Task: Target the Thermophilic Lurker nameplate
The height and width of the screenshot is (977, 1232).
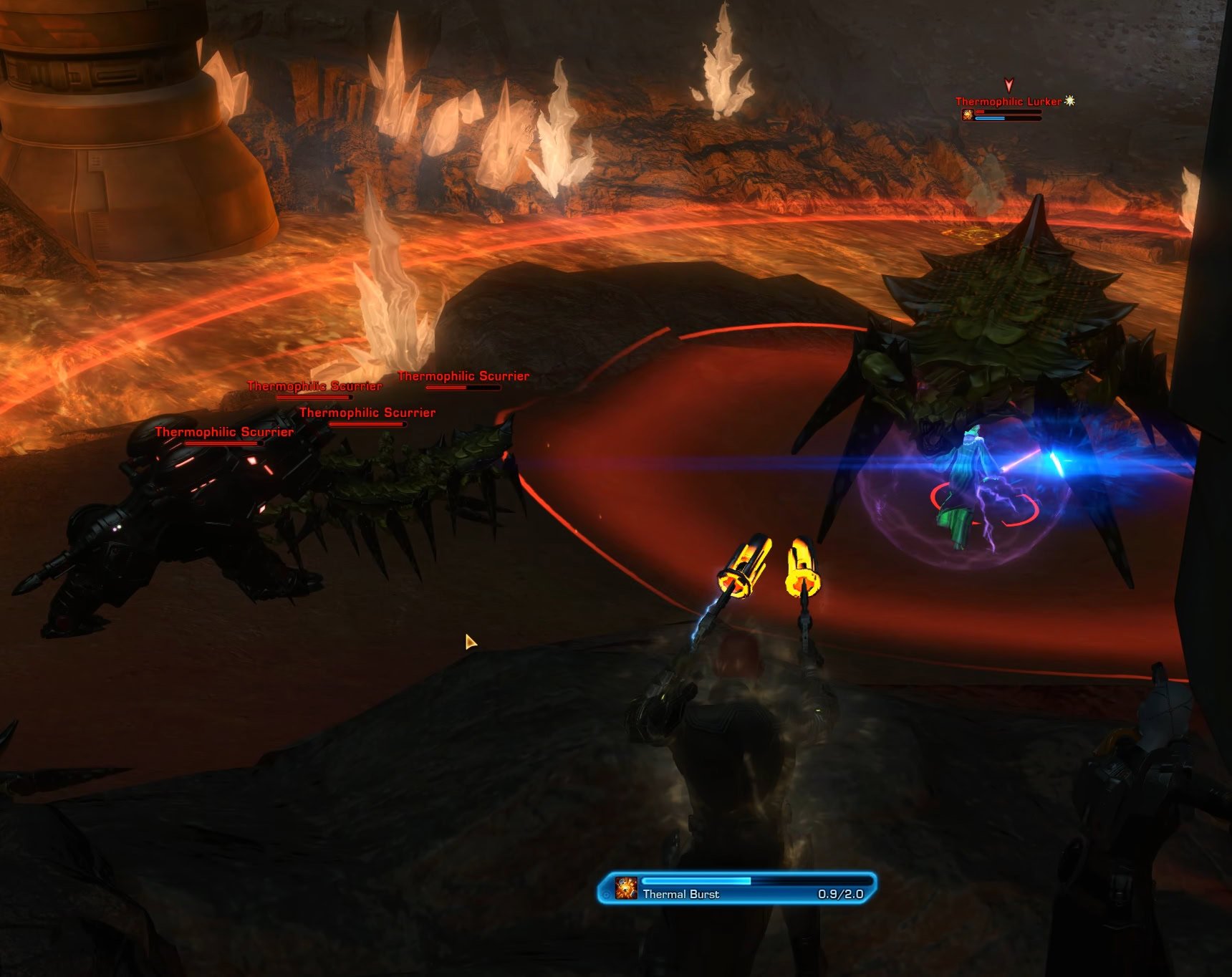Action: 1008,102
